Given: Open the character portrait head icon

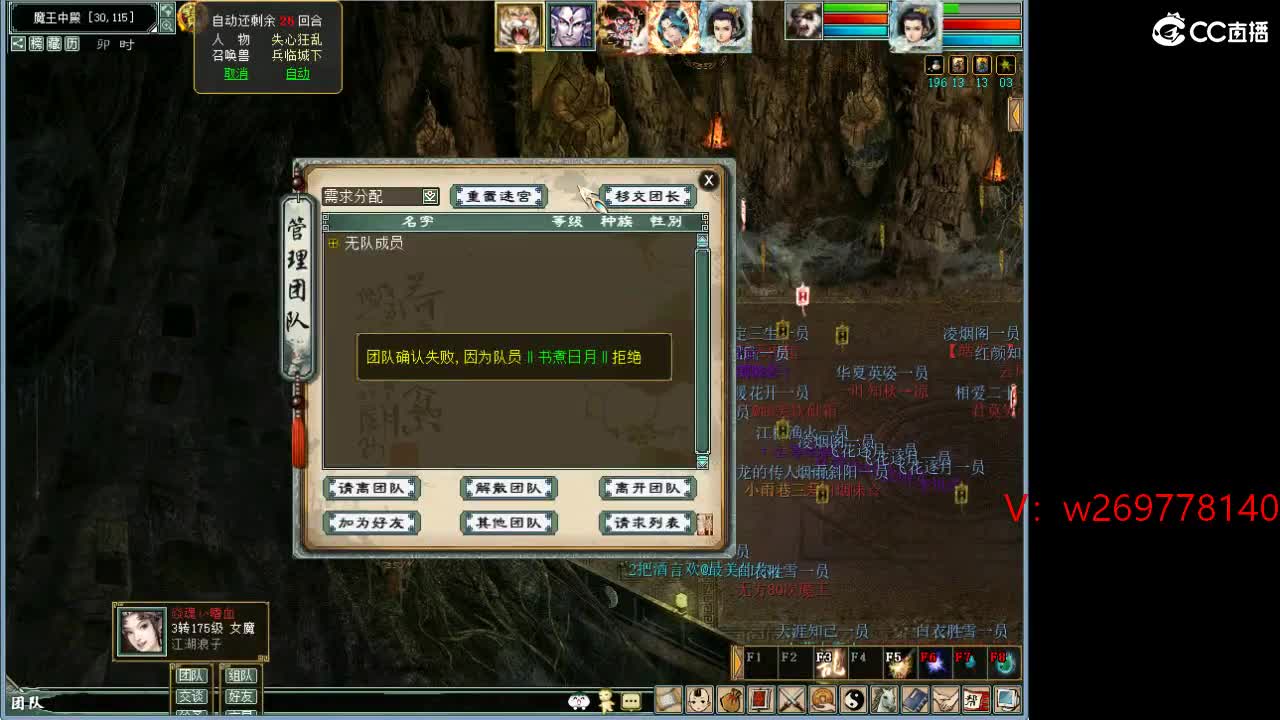Looking at the screenshot, I should tap(702, 700).
